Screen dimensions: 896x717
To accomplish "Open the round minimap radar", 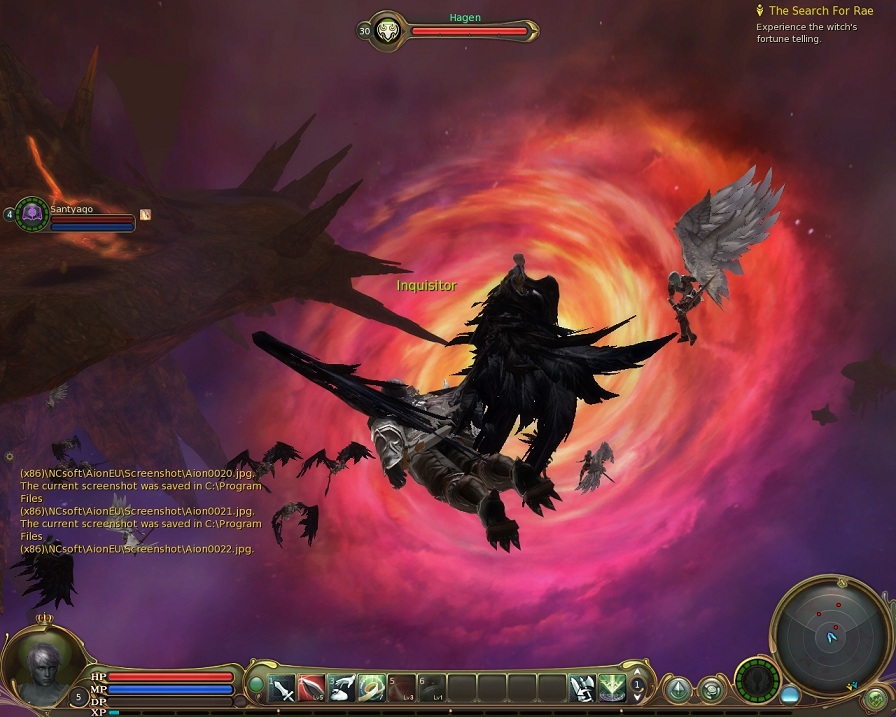I will (831, 632).
